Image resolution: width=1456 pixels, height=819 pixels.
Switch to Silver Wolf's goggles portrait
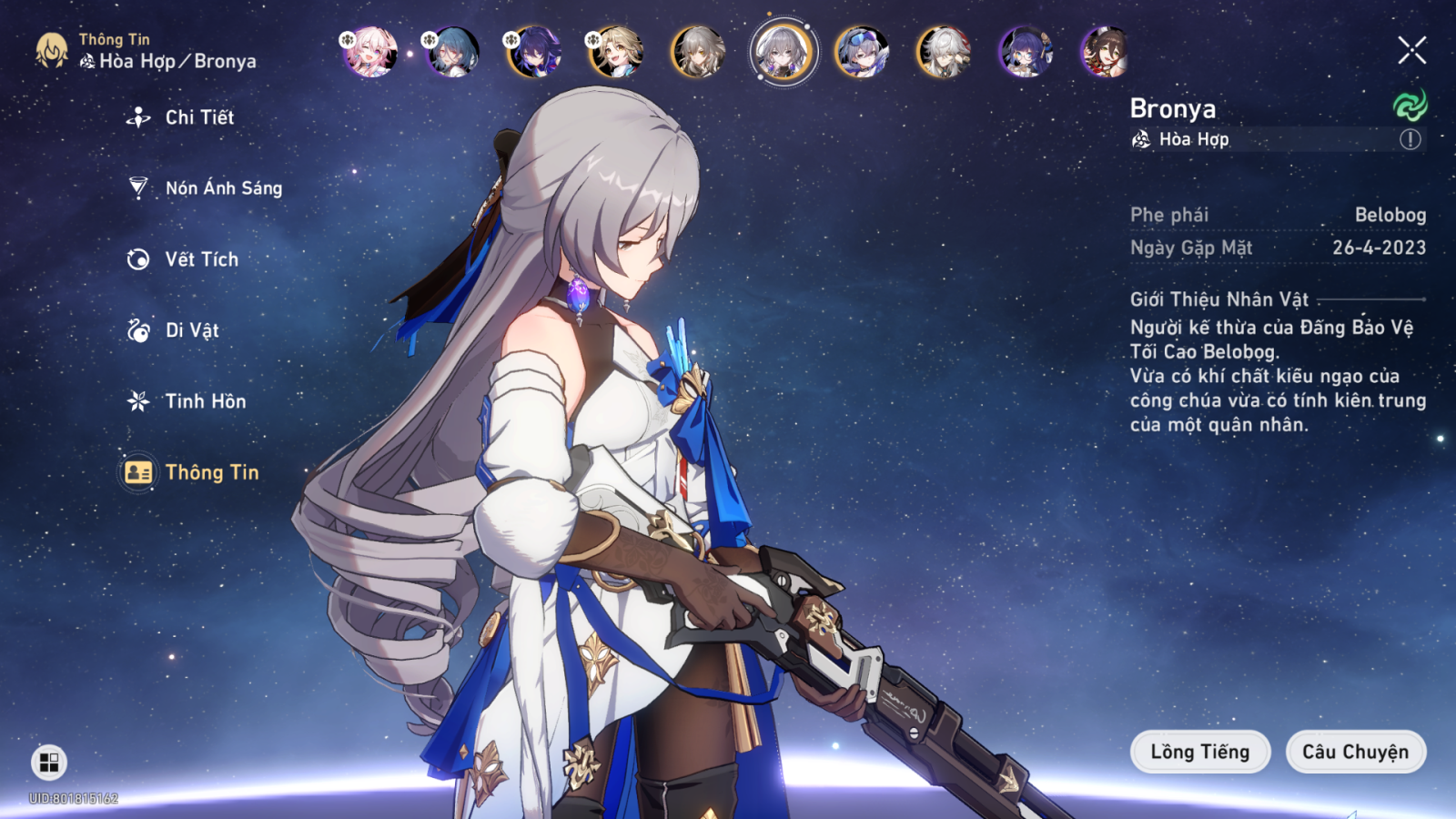[862, 51]
